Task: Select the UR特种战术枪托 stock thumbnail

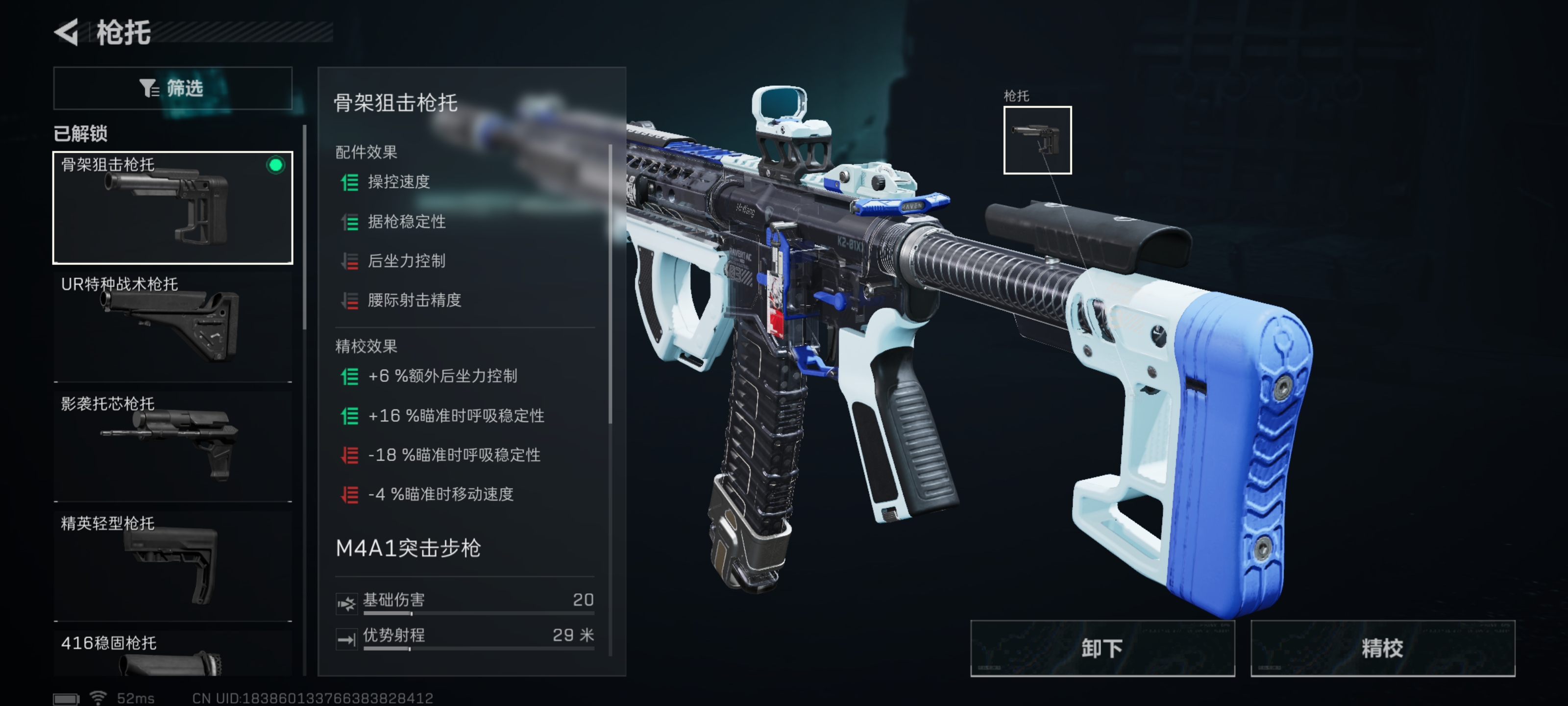Action: click(x=173, y=323)
